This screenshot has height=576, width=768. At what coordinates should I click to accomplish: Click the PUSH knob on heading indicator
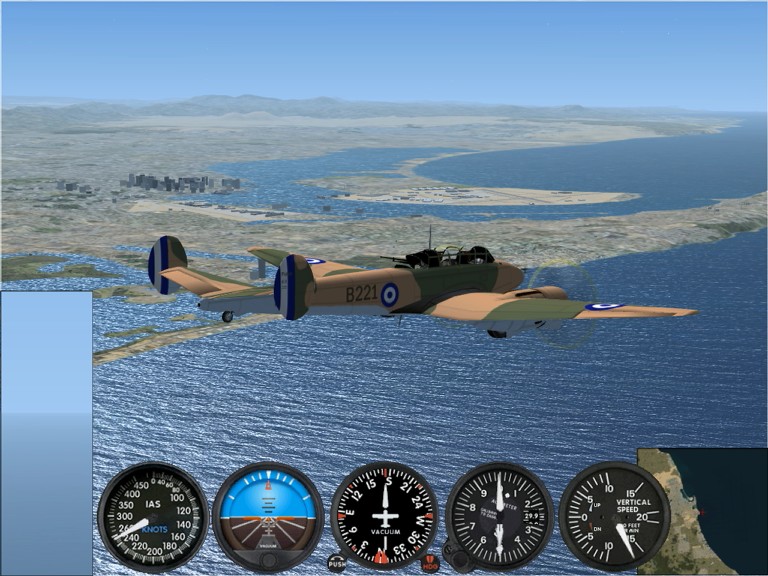337,562
